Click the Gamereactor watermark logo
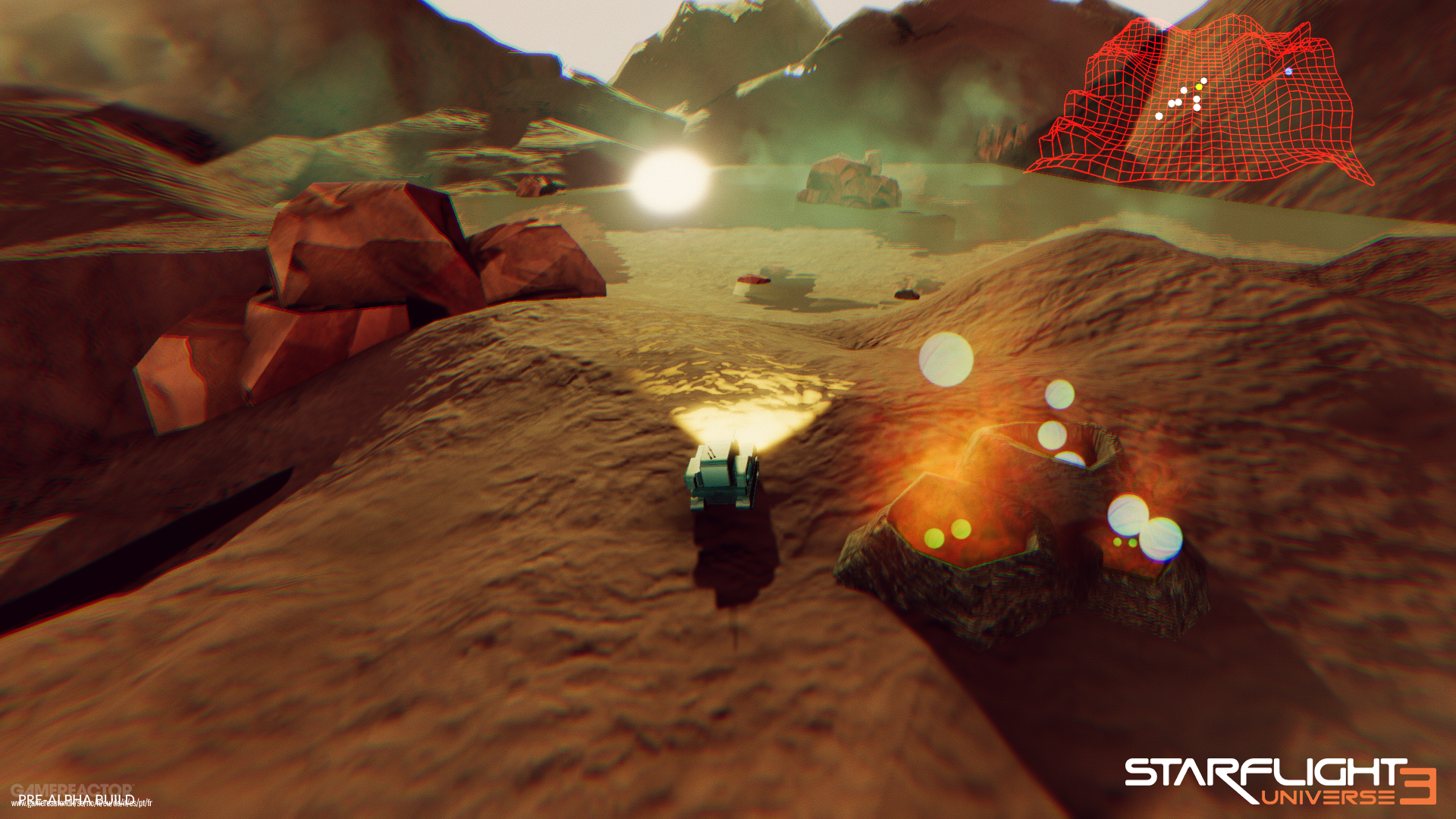1456x819 pixels. click(x=72, y=789)
